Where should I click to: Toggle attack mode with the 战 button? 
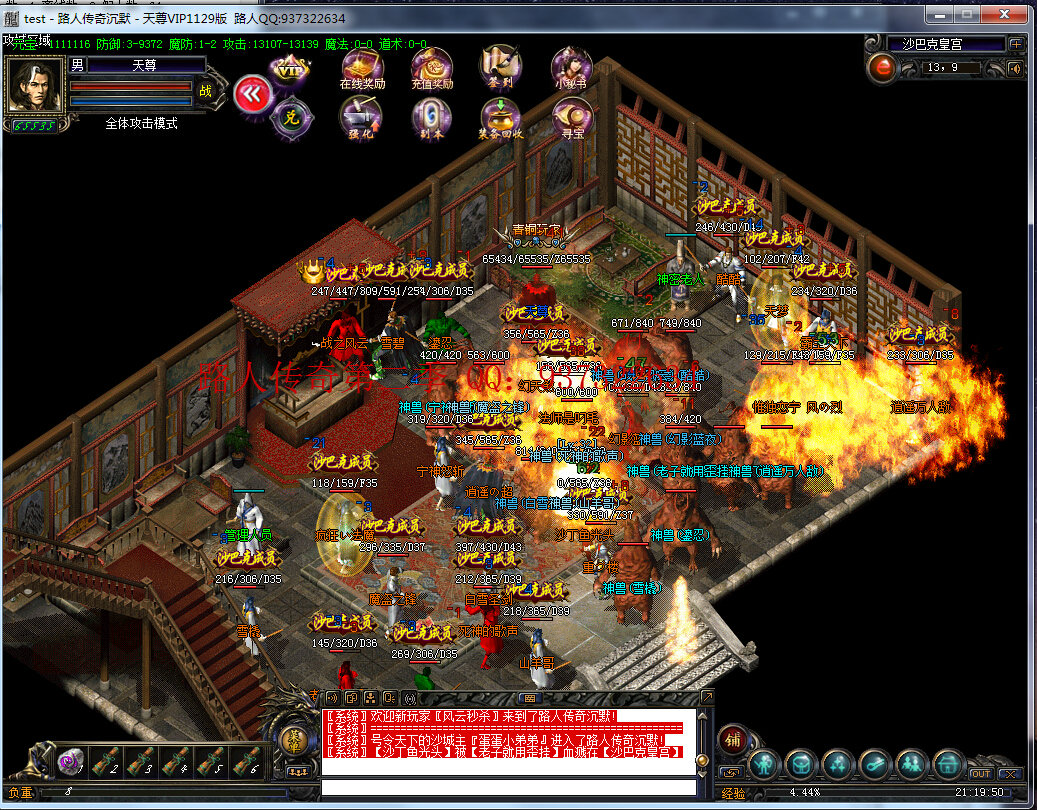pos(206,90)
